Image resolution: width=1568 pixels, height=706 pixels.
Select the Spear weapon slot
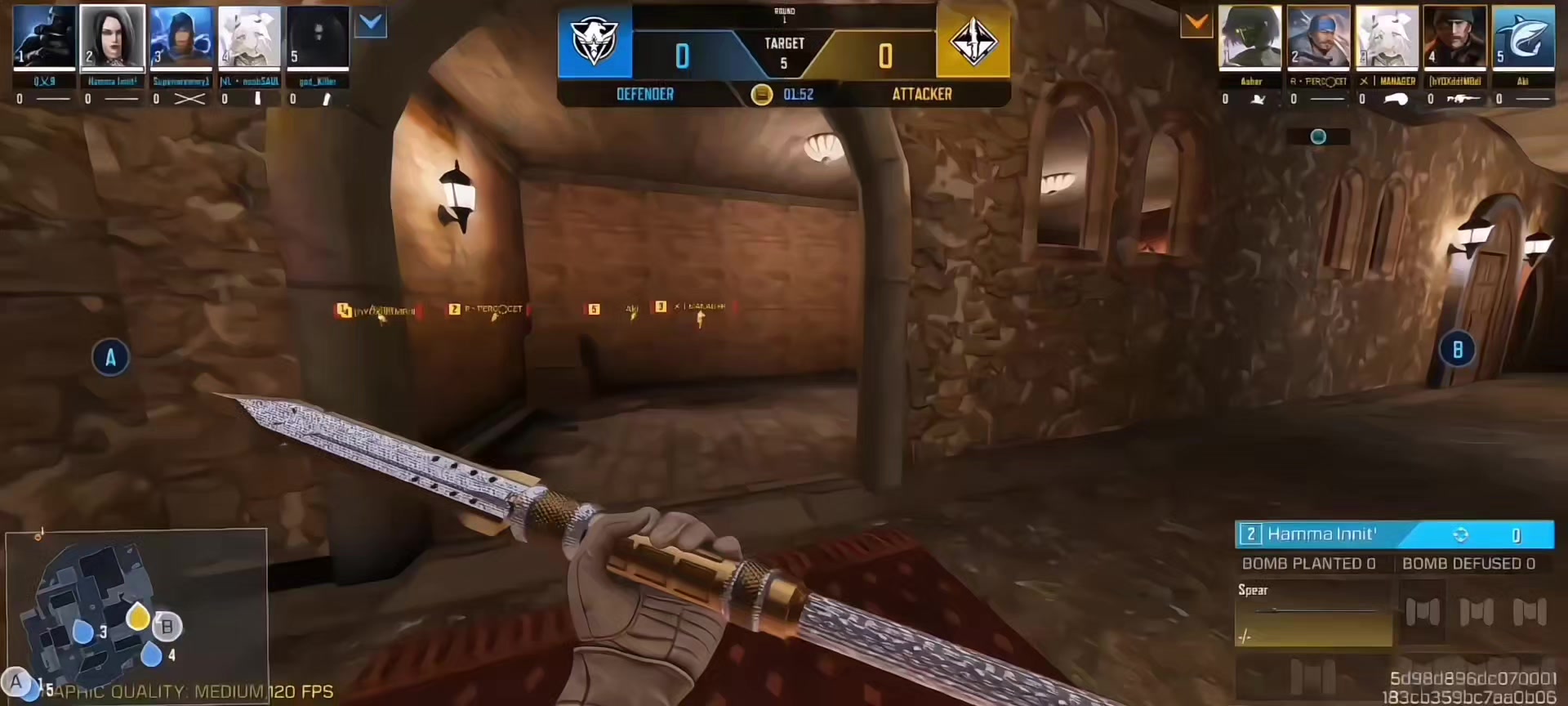tap(1313, 613)
